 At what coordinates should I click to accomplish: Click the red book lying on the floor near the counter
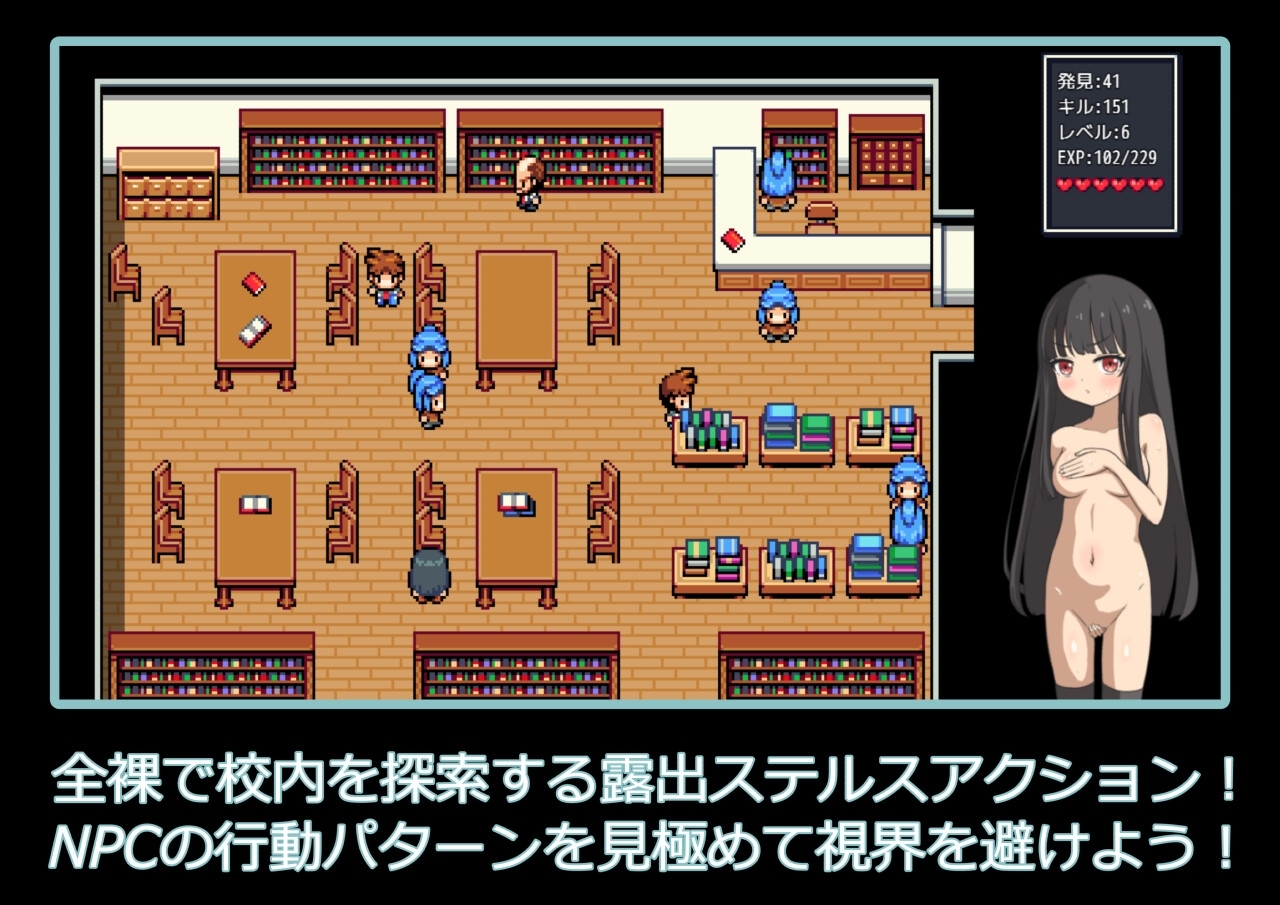pos(731,239)
